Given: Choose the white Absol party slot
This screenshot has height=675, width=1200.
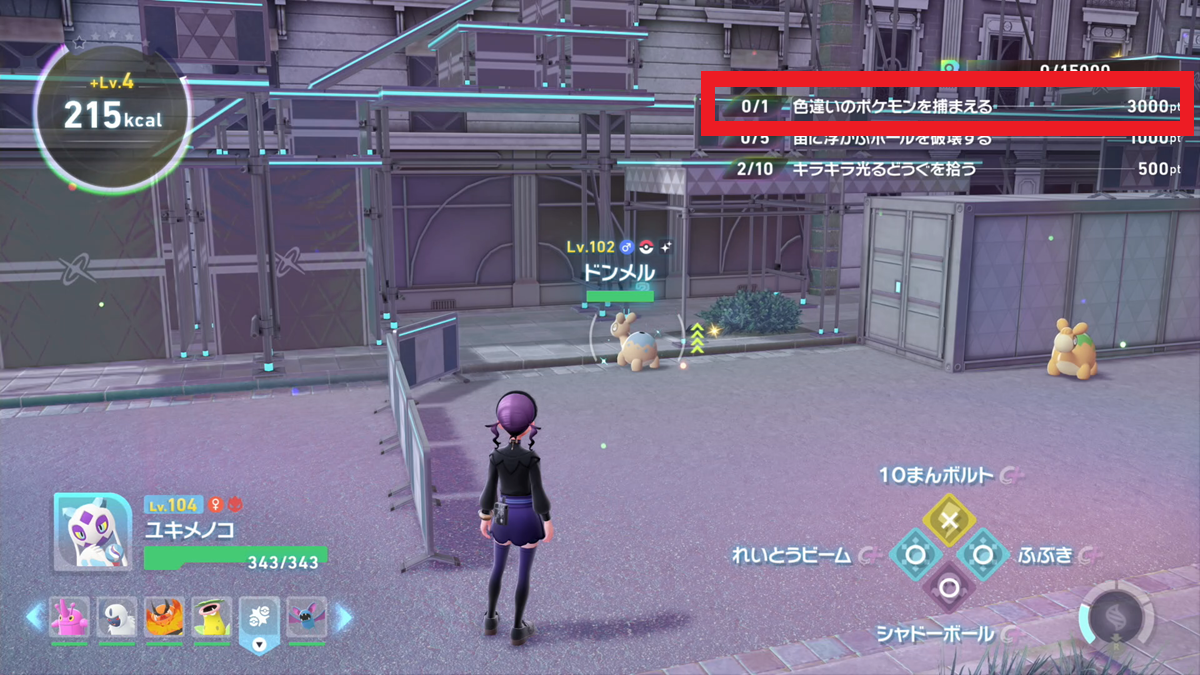Looking at the screenshot, I should click(x=117, y=619).
